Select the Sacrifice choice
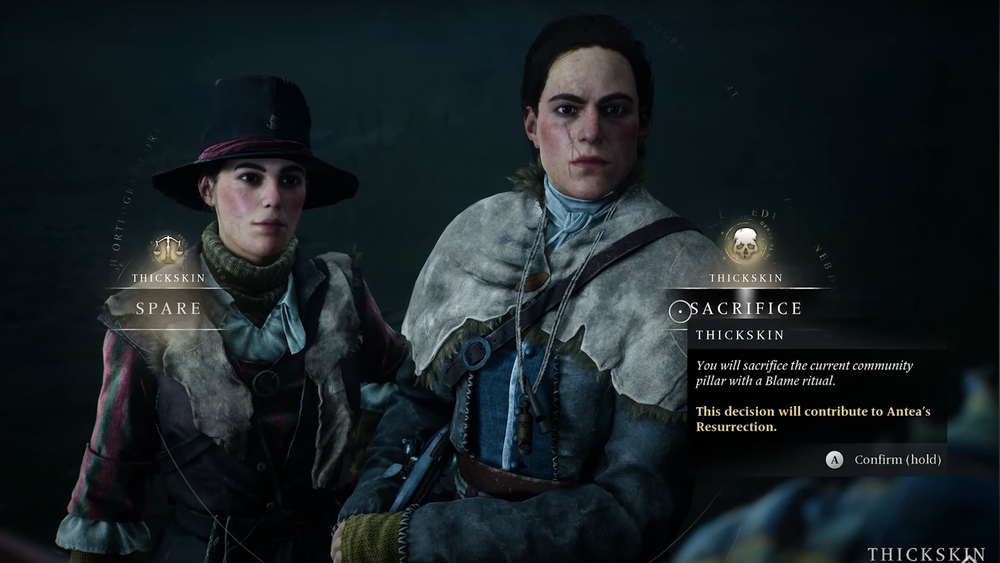Viewport: 1000px width, 563px height. [745, 309]
